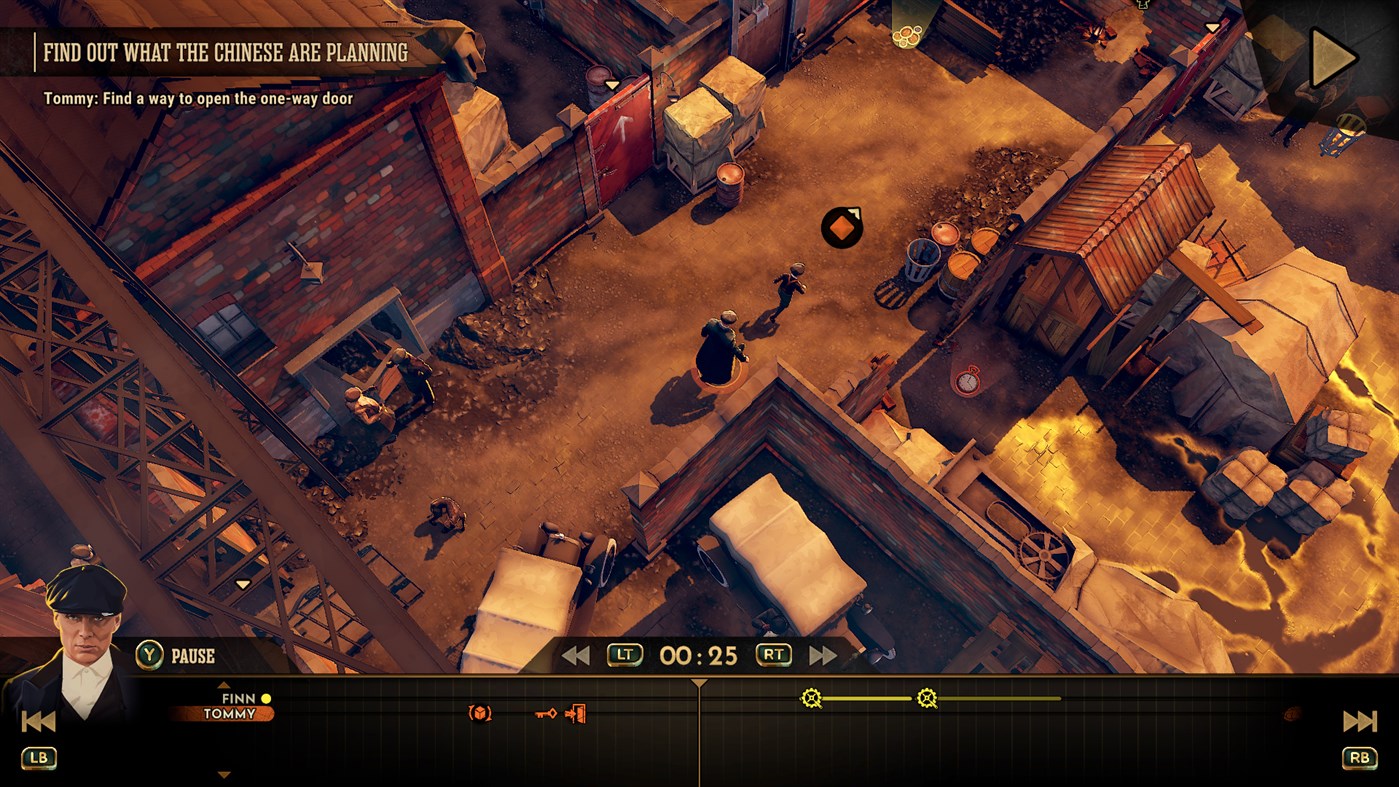This screenshot has height=787, width=1399.
Task: Expand the lower tracks using the down arrow
Action: coord(222,772)
